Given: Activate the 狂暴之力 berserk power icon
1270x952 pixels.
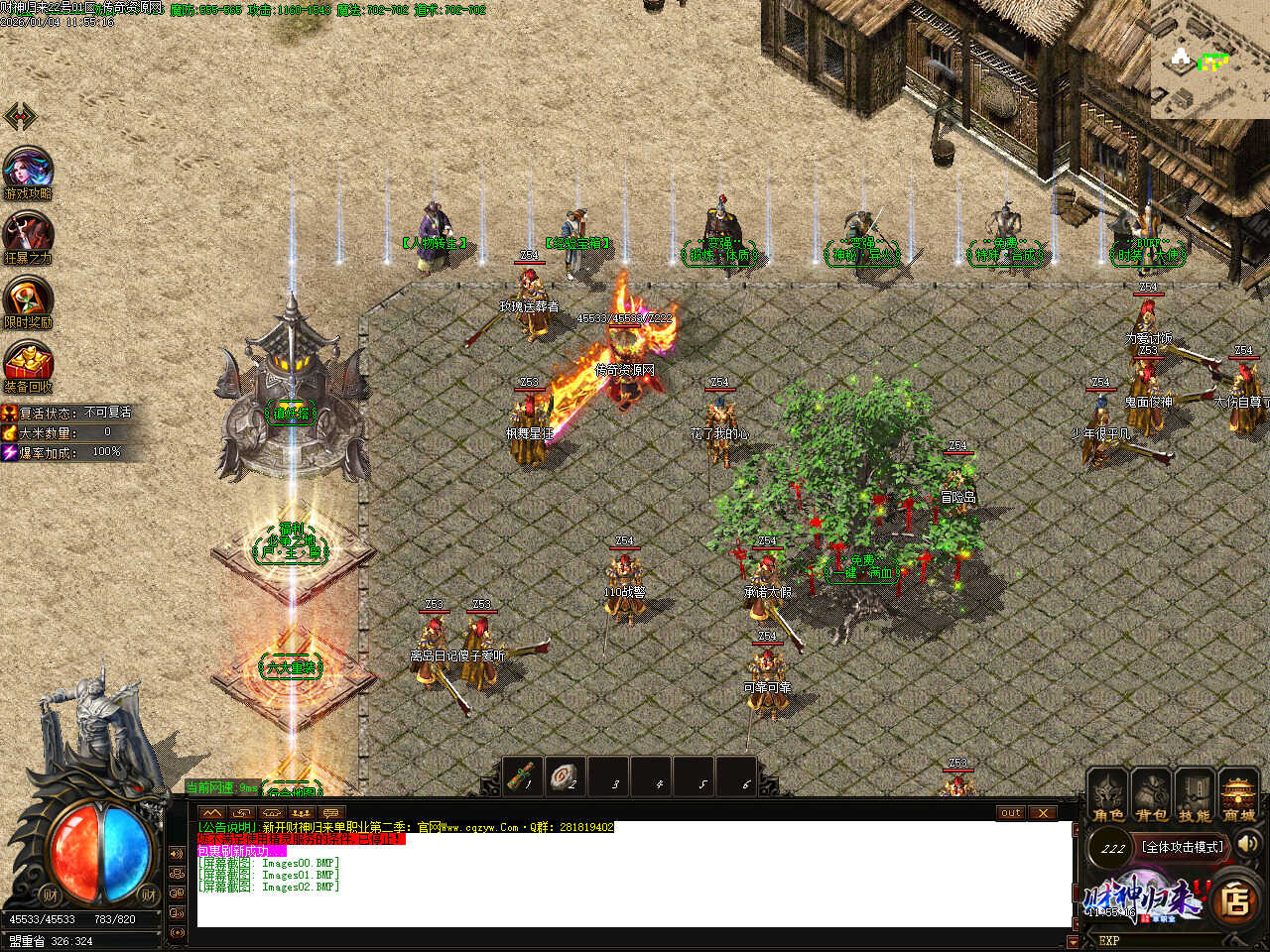Looking at the screenshot, I should click(28, 236).
